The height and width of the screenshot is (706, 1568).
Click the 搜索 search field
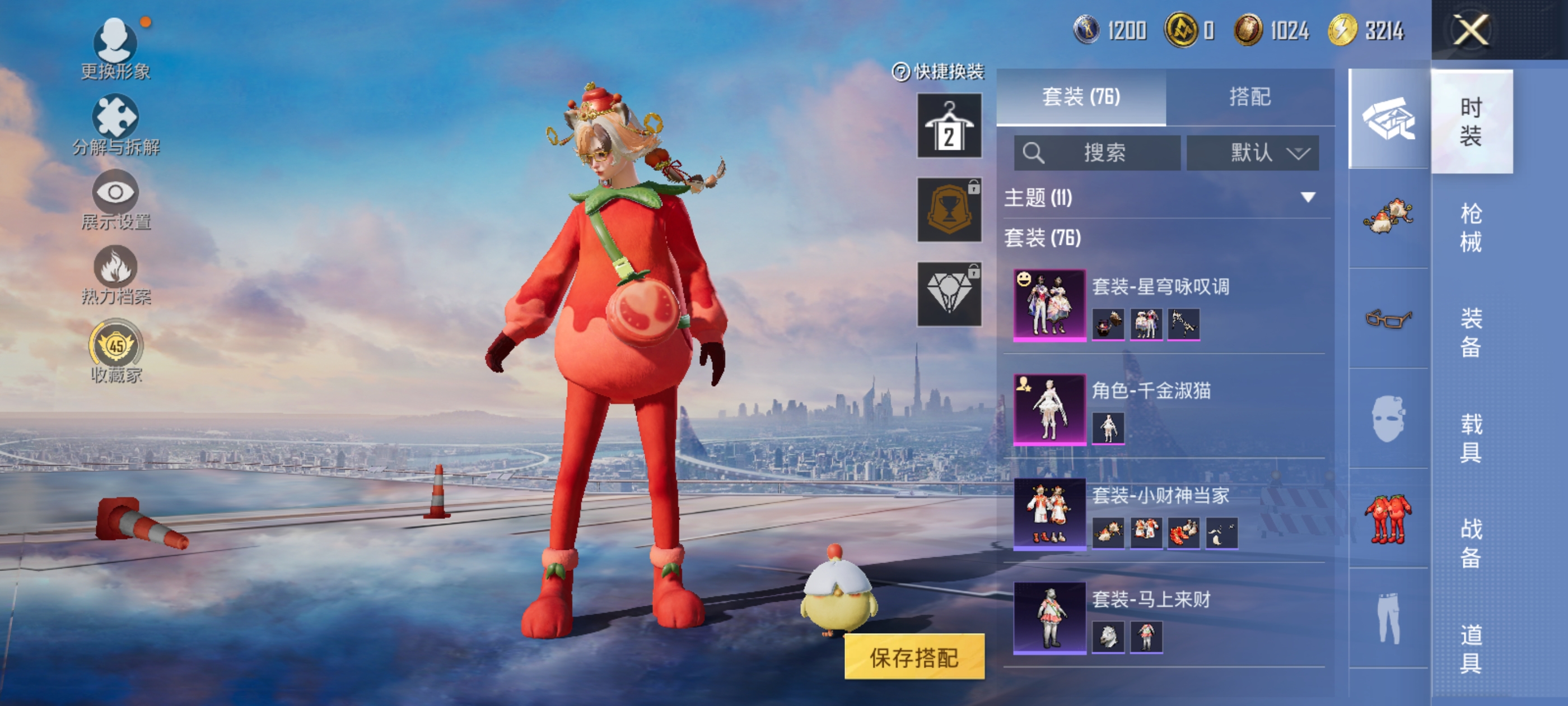pyautogui.click(x=1097, y=152)
